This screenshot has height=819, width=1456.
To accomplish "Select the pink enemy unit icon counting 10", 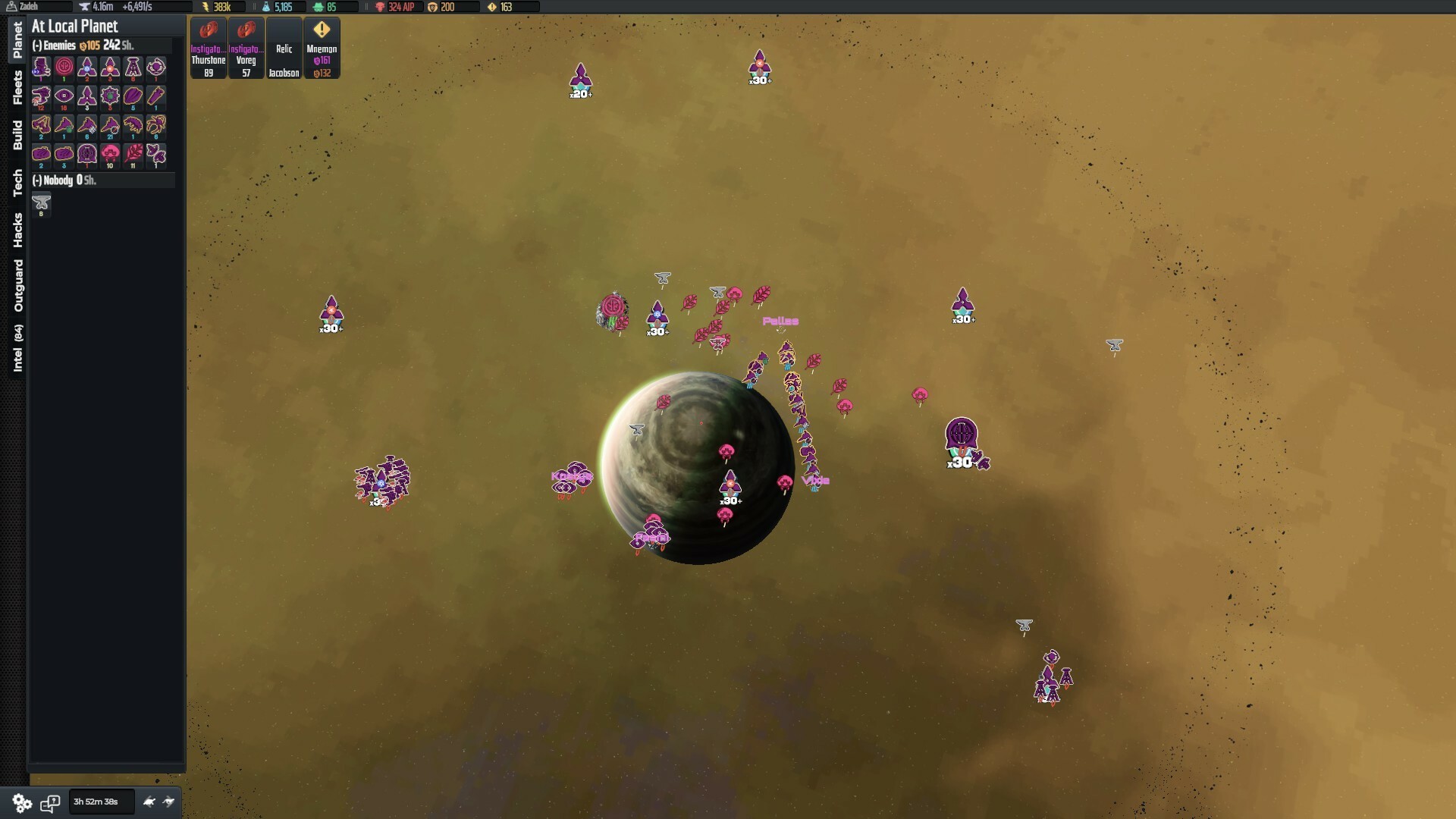I will tap(111, 155).
